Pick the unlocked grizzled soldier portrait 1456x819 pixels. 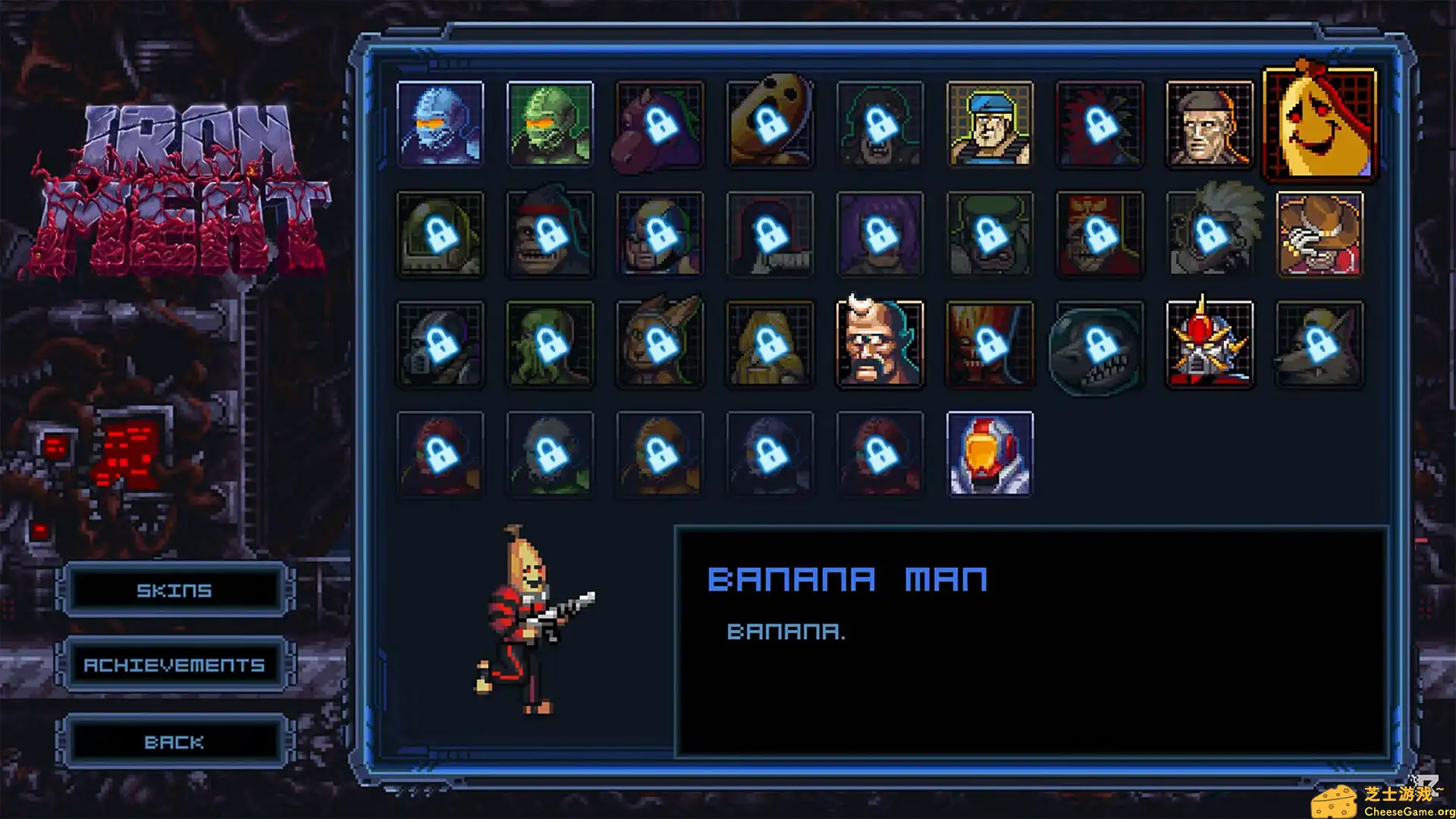[1210, 125]
